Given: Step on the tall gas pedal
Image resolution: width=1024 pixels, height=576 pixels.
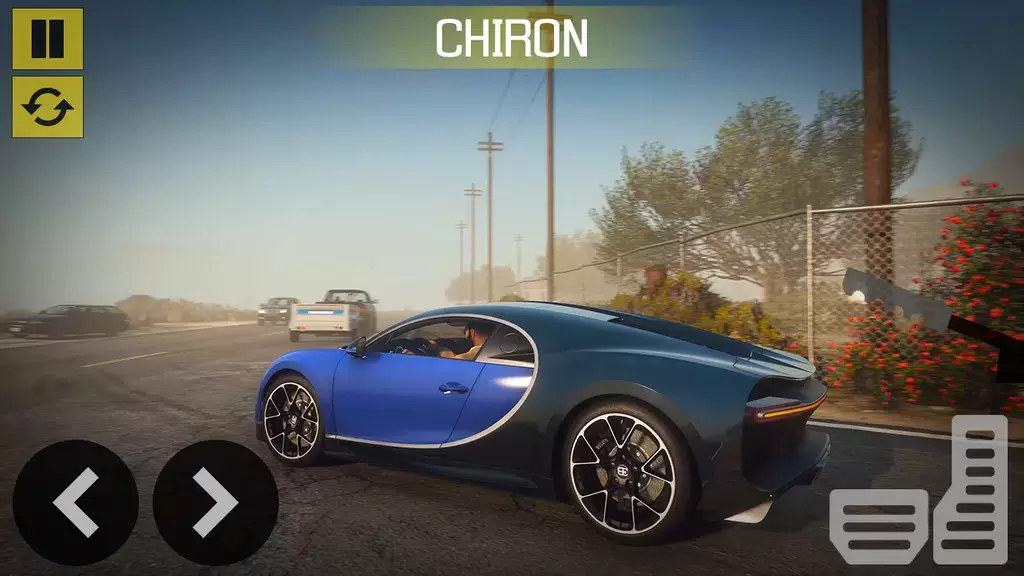Looking at the screenshot, I should tap(970, 489).
